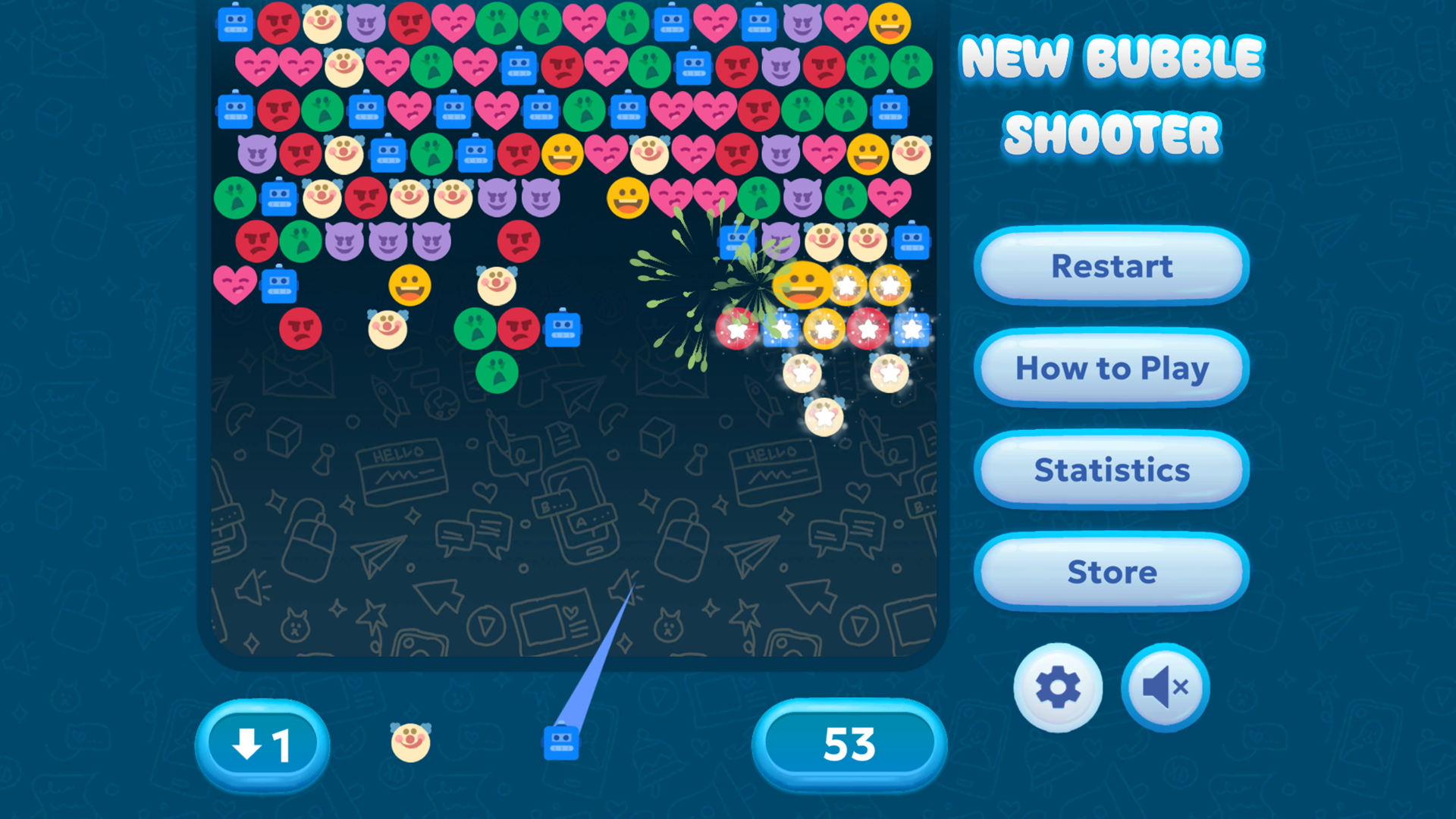Screen dimensions: 1456x819
Task: Click the down-arrow swap counter icon
Action: click(262, 744)
